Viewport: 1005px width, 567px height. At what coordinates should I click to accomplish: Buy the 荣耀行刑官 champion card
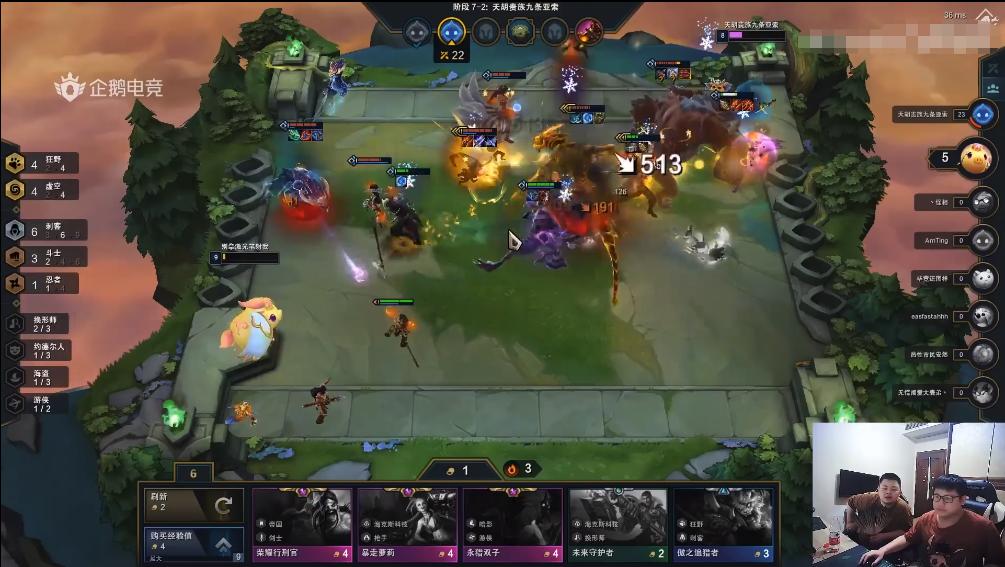tap(302, 524)
